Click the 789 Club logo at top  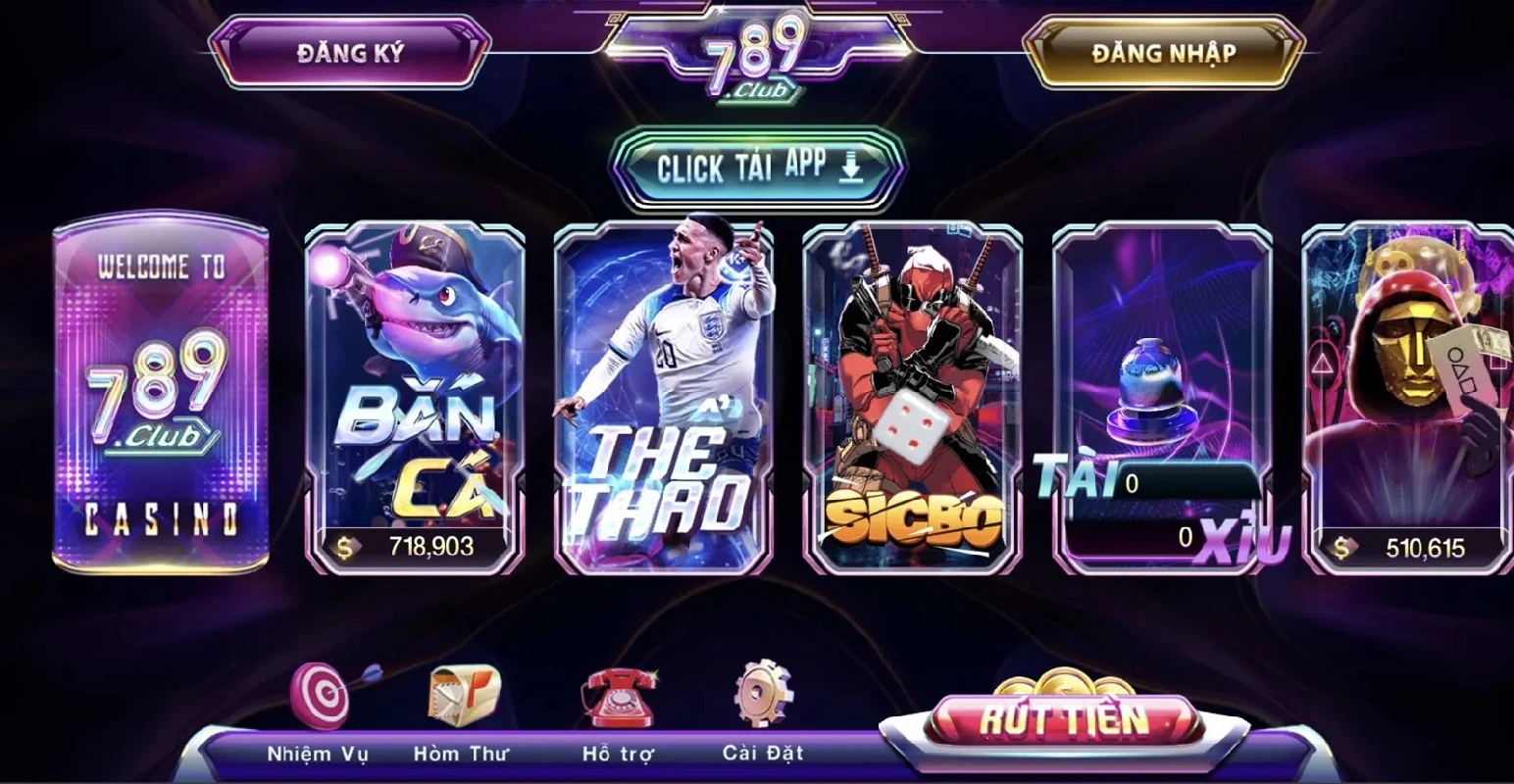pyautogui.click(x=757, y=59)
